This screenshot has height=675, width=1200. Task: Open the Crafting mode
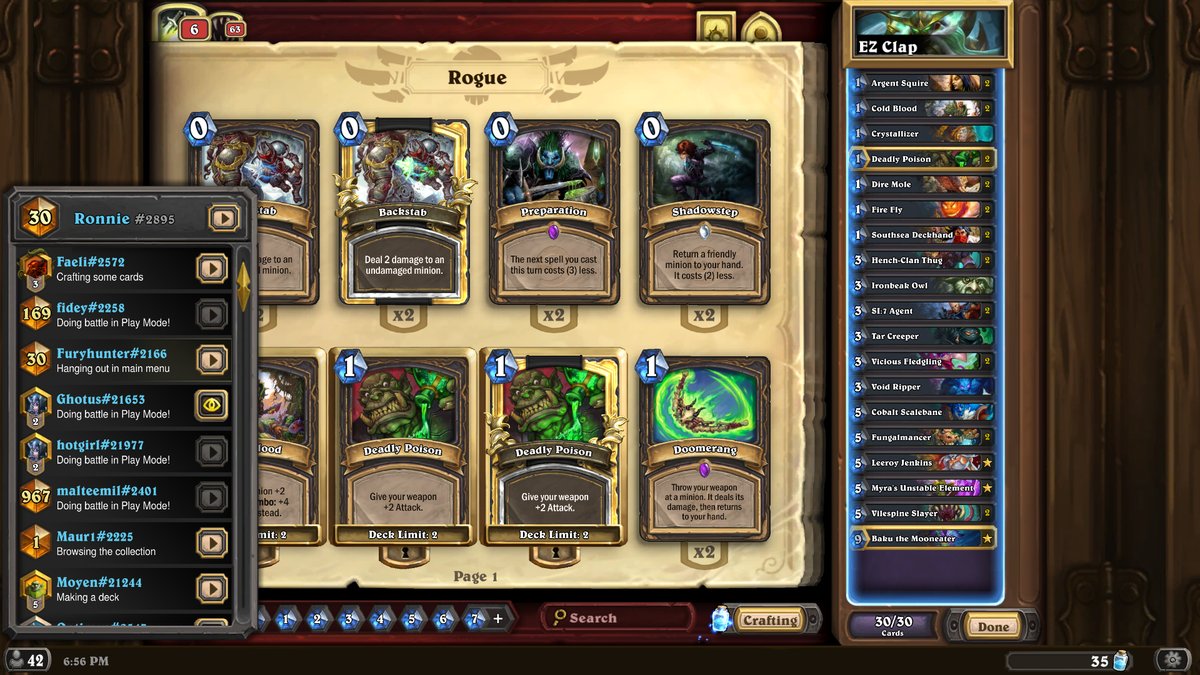(769, 620)
